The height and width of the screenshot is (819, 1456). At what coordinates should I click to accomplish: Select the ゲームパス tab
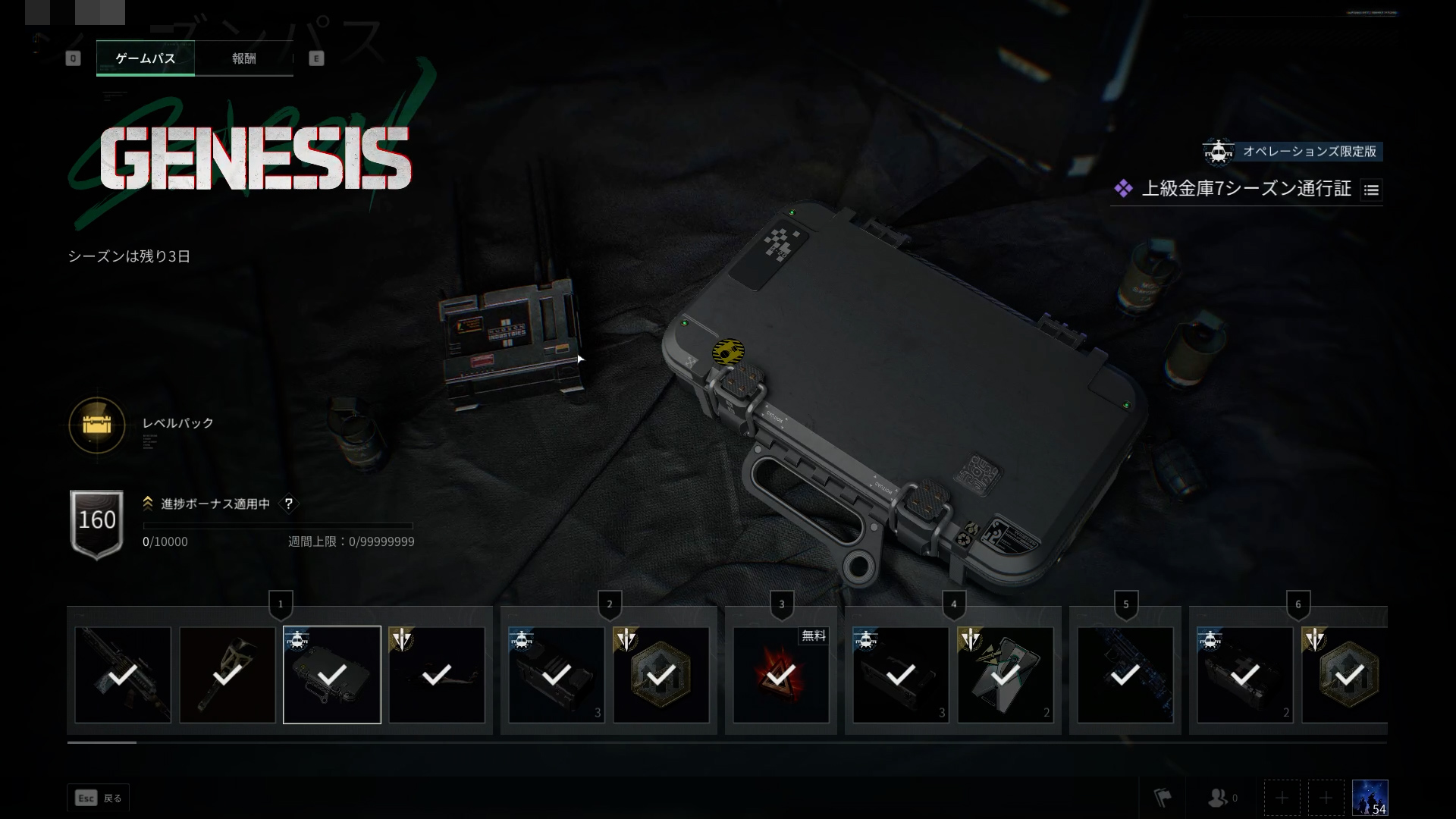coord(146,58)
